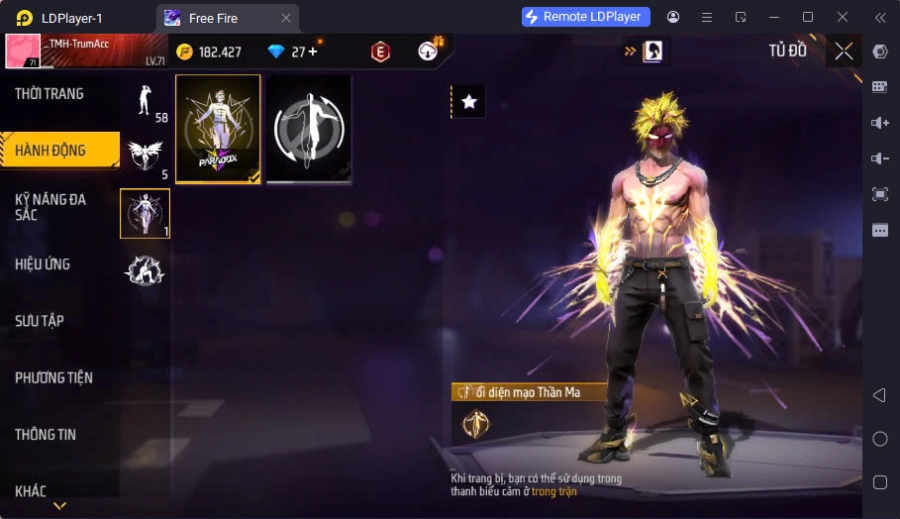Close the Free Fire tab in LDPlayer
The width and height of the screenshot is (900, 519).
pos(286,18)
